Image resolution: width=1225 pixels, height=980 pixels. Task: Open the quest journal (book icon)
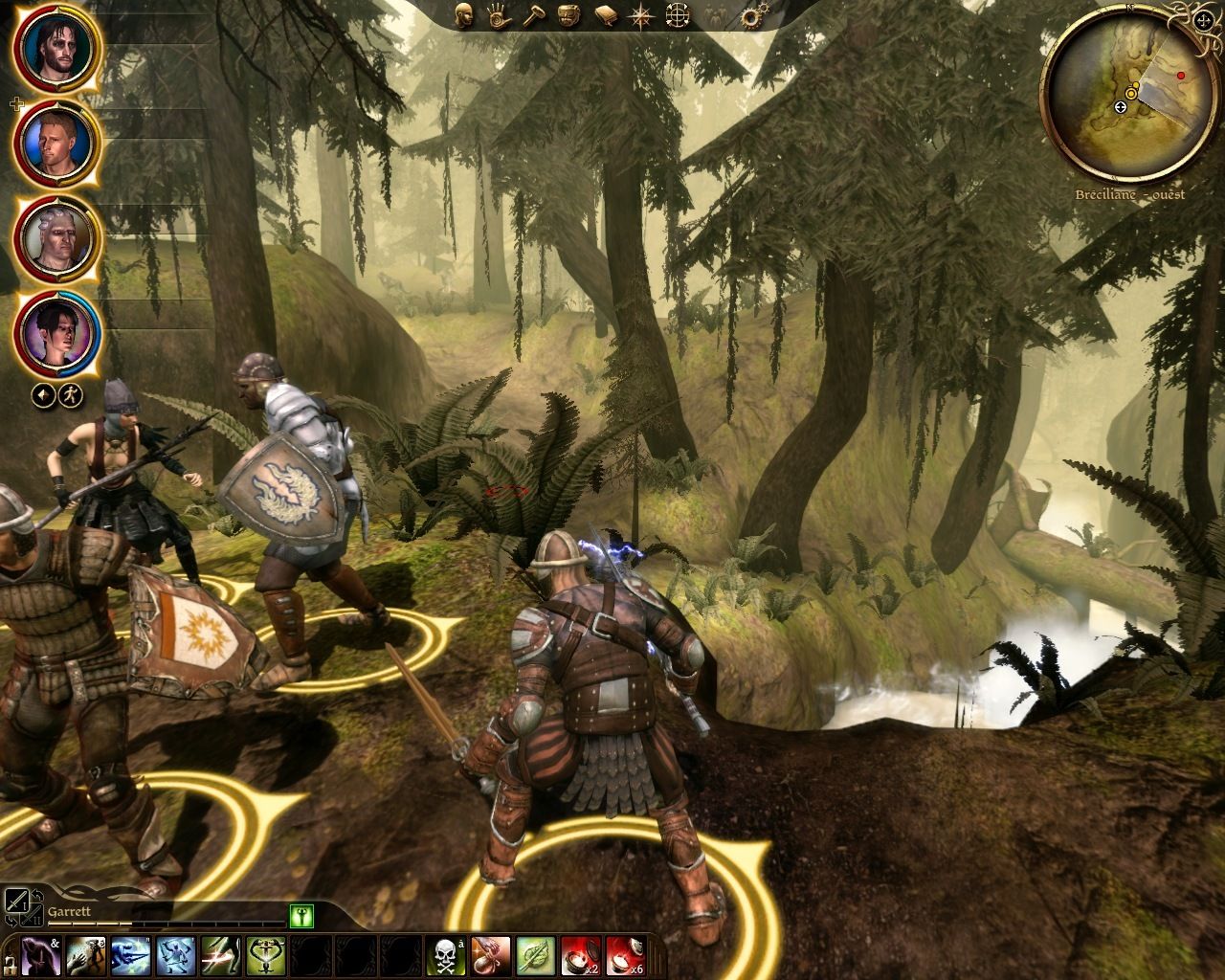605,16
